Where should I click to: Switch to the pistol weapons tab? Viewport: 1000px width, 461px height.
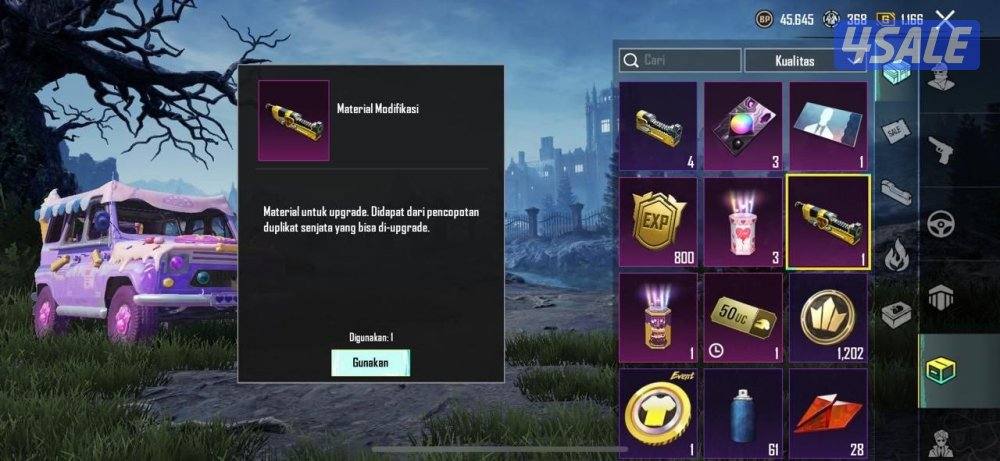pyautogui.click(x=940, y=149)
